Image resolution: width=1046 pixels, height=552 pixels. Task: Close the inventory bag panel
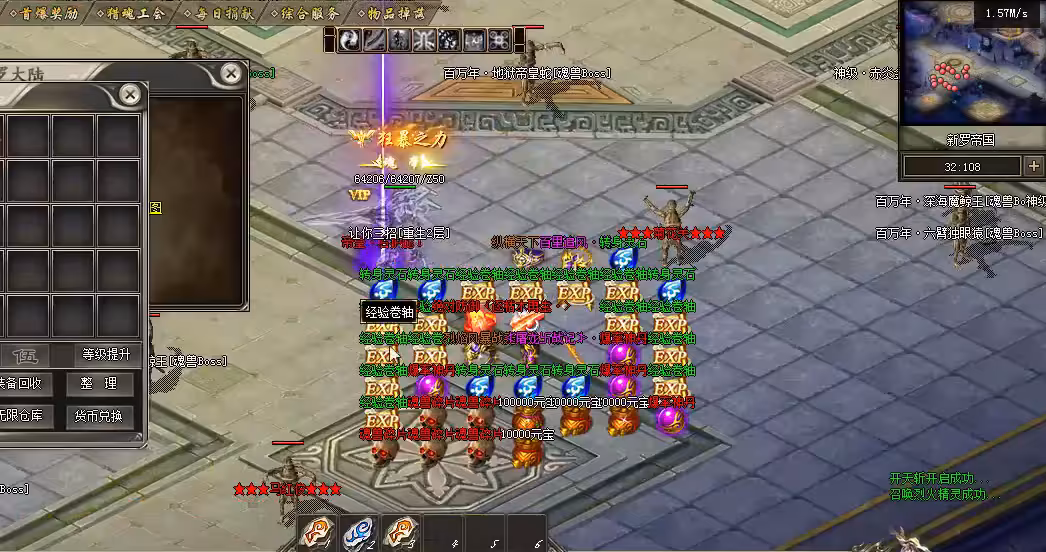(130, 95)
